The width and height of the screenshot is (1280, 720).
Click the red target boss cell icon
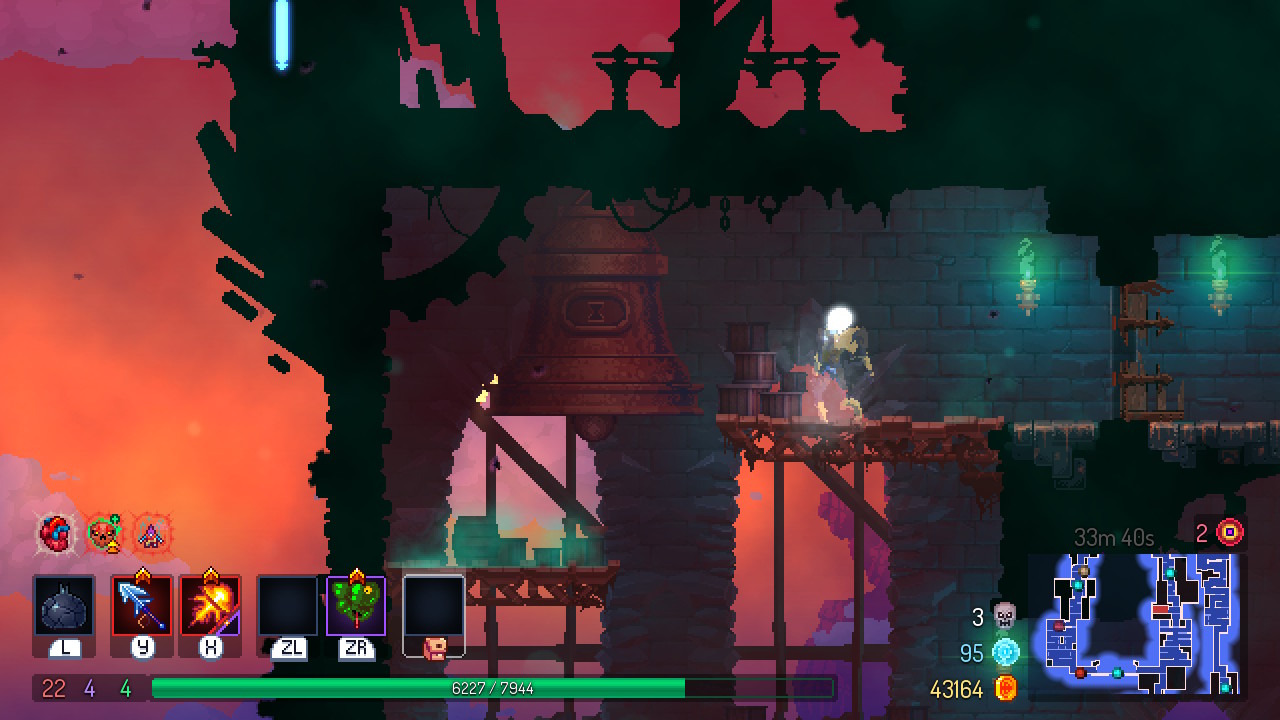(x=1230, y=532)
